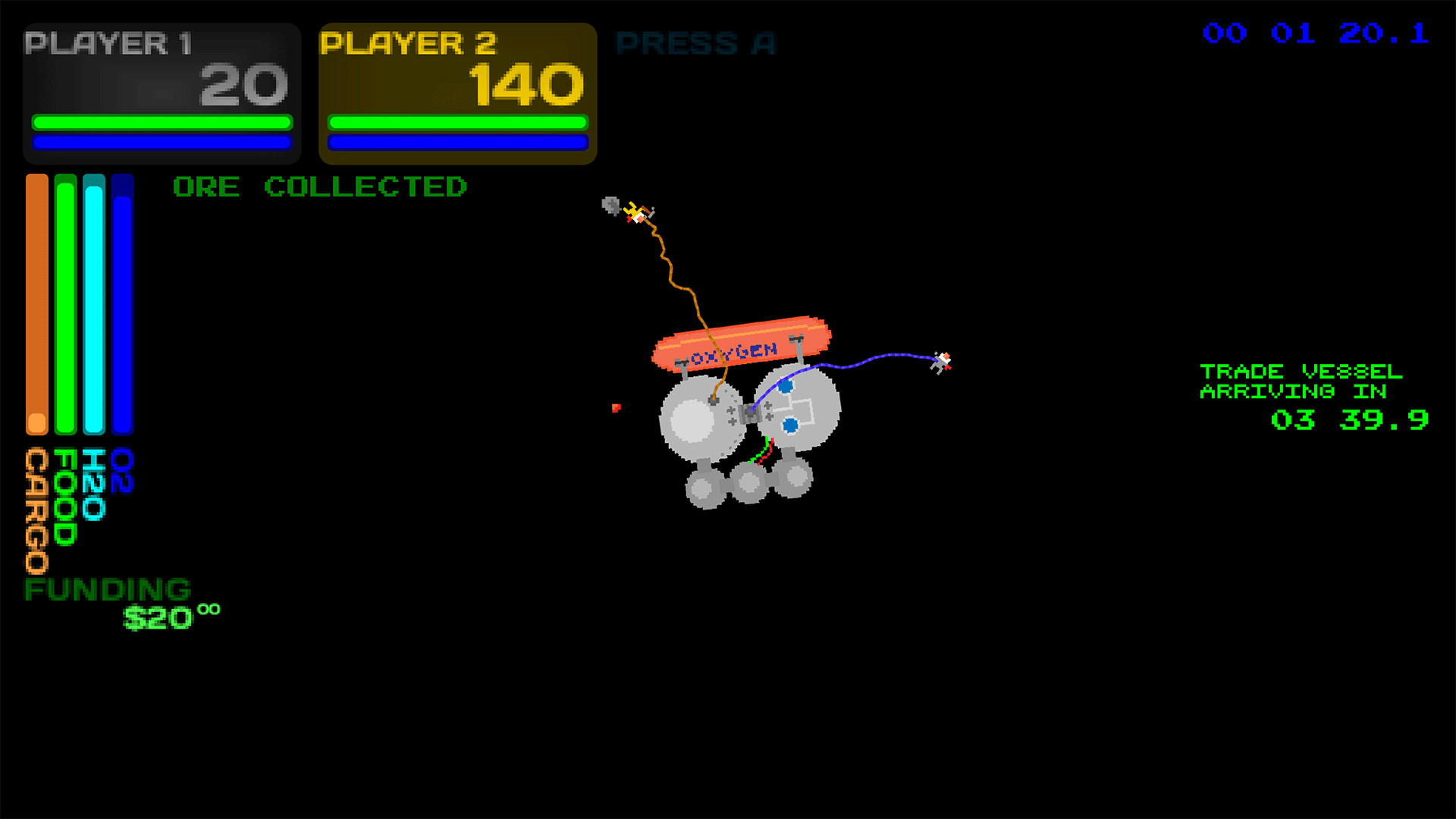Select the small red ore fragment floating left of station
Viewport: 1456px width, 819px height.
click(617, 409)
